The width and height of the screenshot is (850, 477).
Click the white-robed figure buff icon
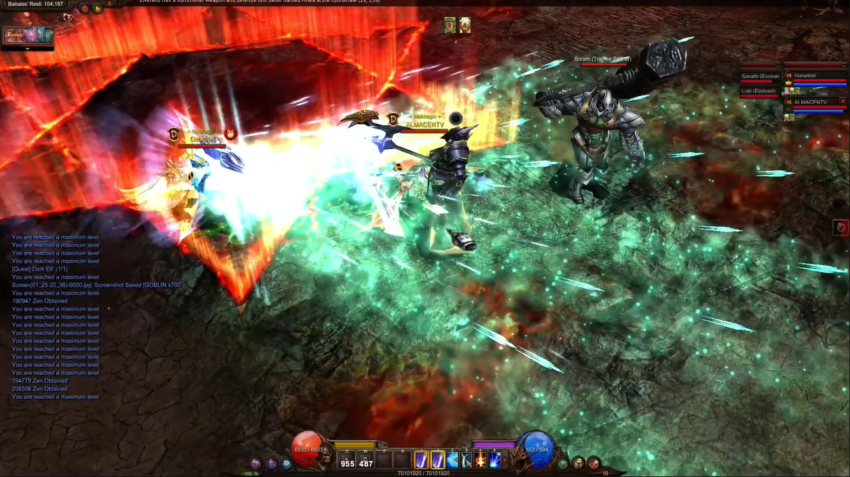[465, 25]
